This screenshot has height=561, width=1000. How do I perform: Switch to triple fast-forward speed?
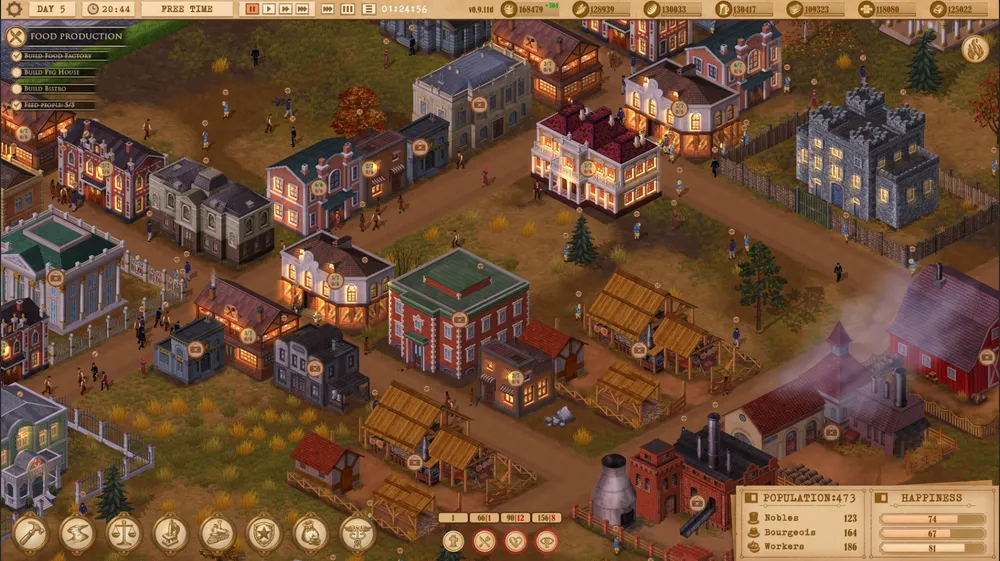pyautogui.click(x=303, y=9)
